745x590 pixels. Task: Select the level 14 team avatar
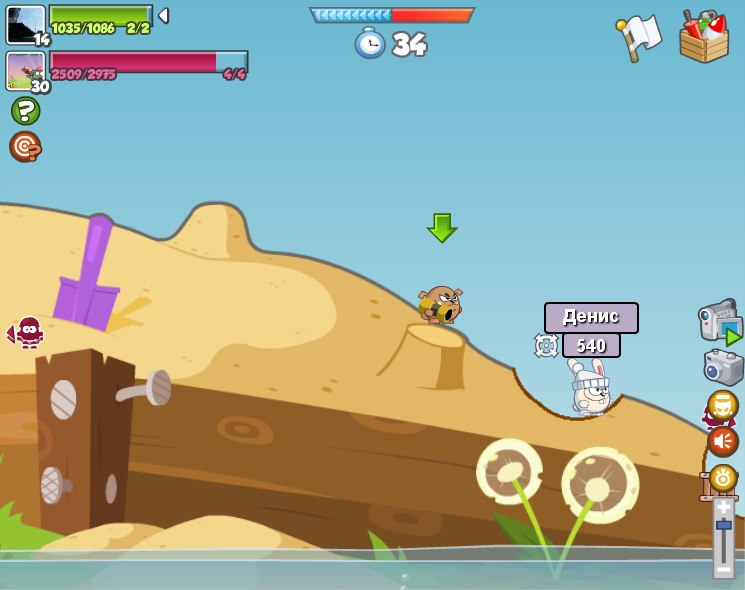[x=26, y=25]
